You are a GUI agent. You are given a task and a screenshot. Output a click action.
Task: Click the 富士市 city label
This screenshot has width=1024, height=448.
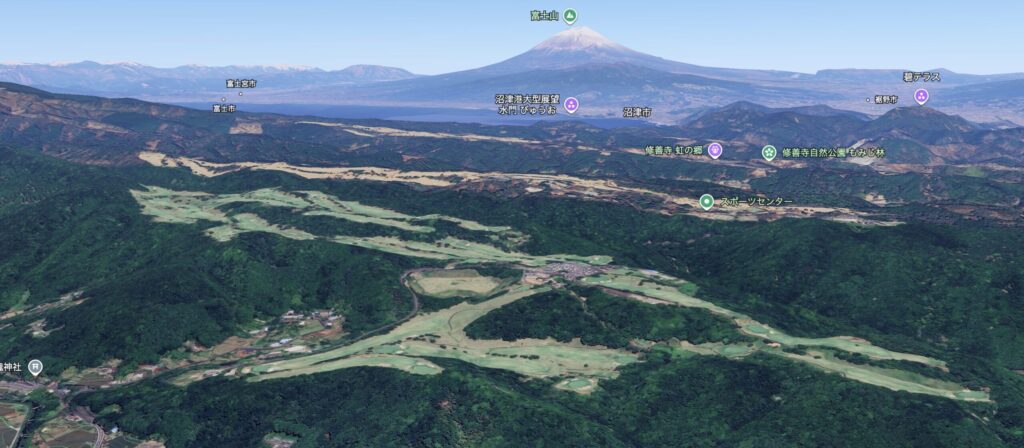(x=223, y=107)
